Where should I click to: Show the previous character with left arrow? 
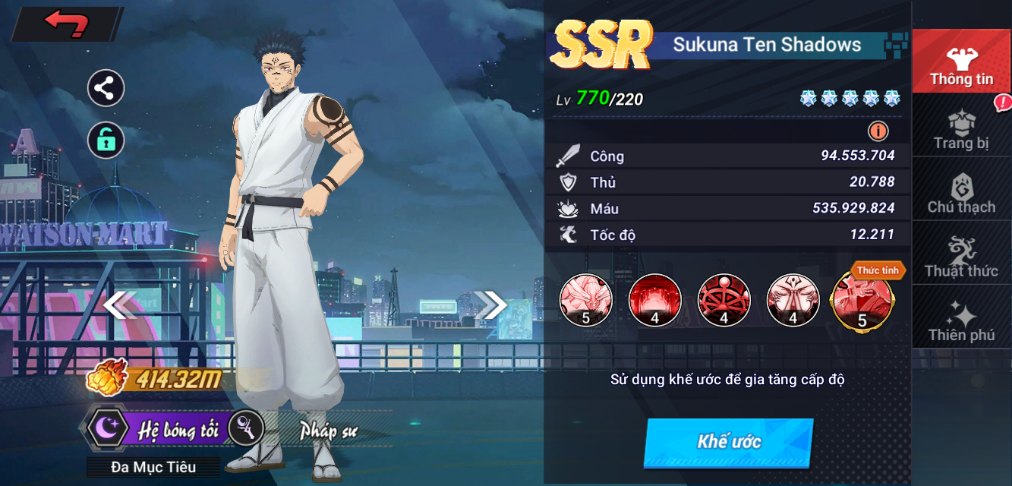117,304
